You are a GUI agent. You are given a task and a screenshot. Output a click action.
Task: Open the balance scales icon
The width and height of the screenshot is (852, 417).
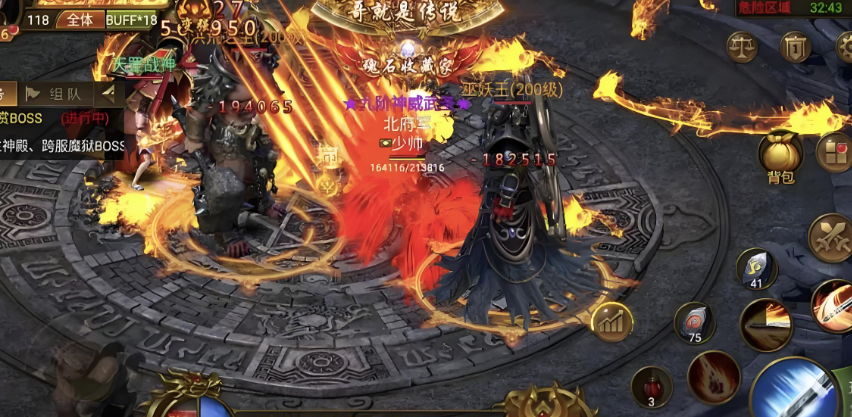tap(742, 46)
